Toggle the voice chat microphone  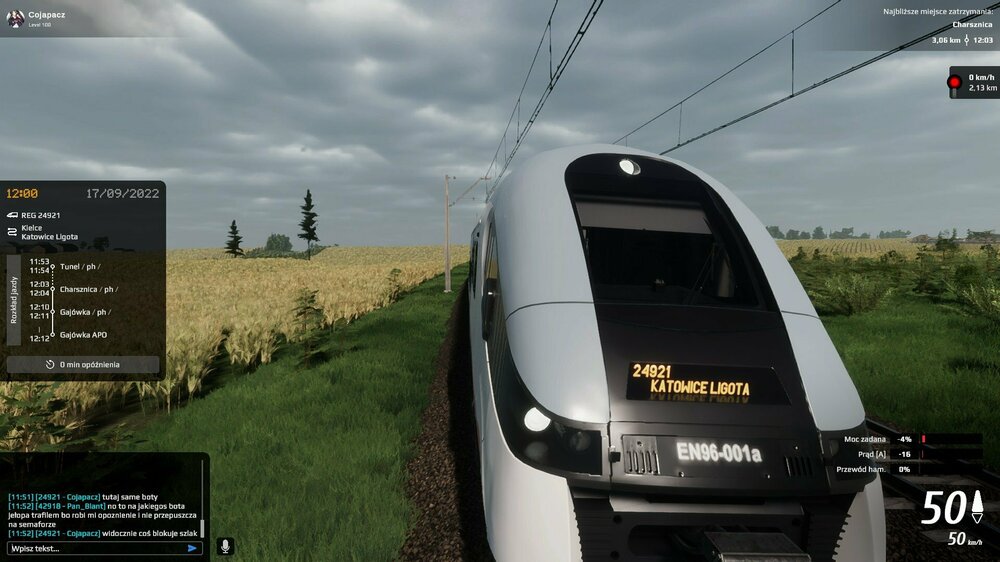tap(225, 546)
